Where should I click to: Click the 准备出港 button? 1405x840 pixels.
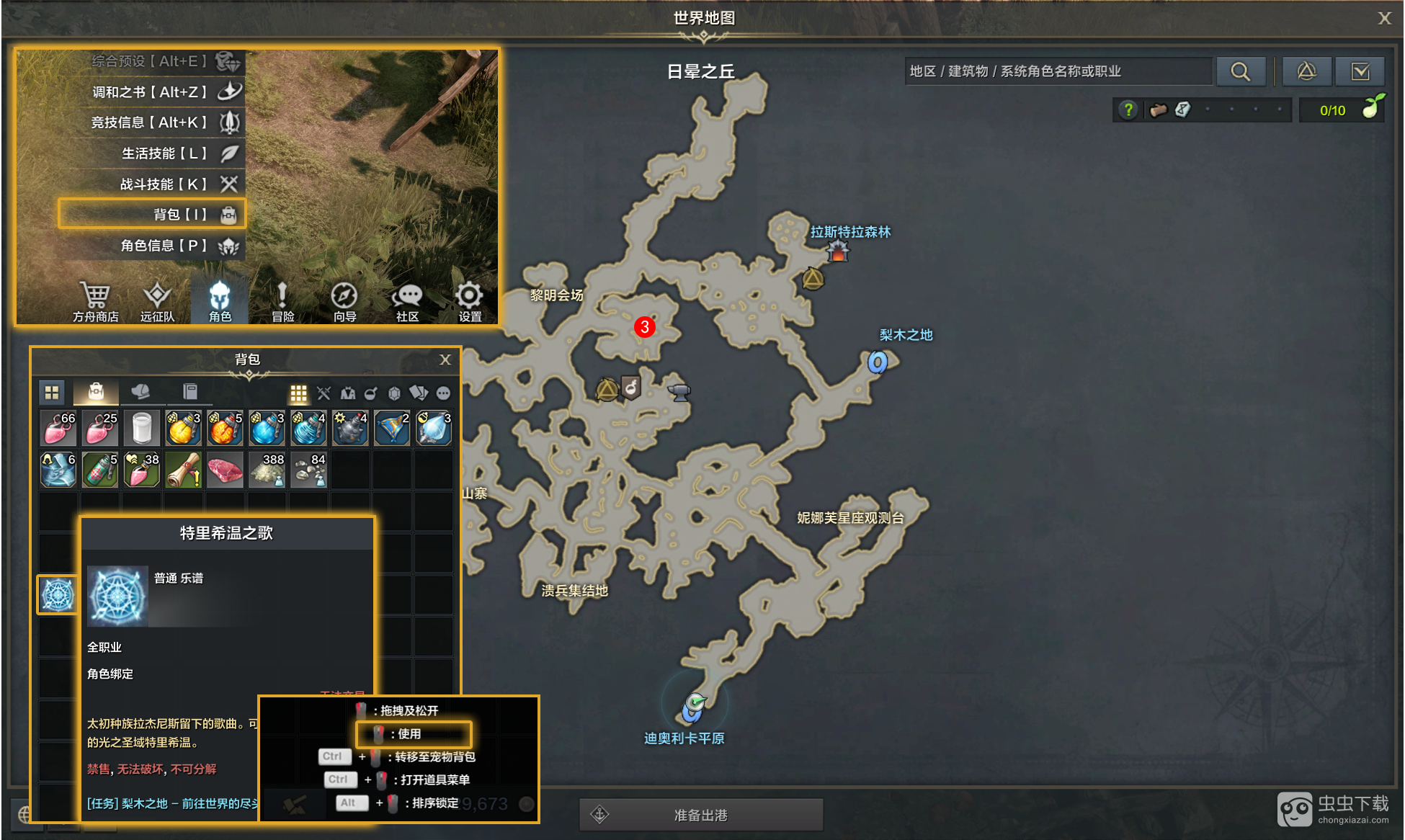tap(700, 815)
